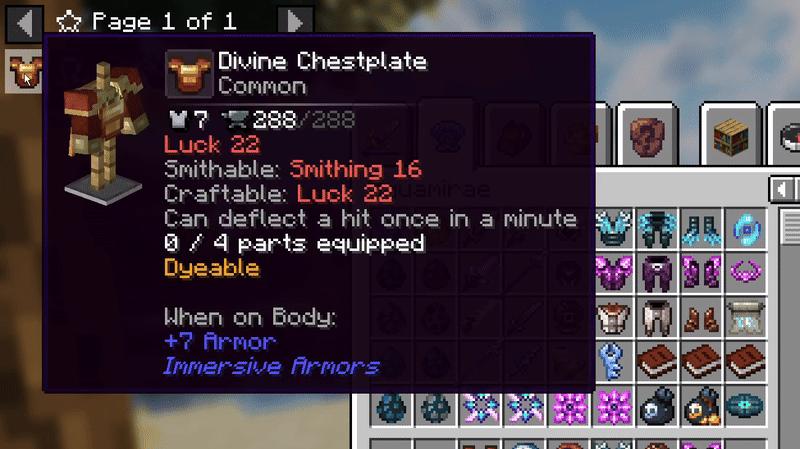Image resolution: width=800 pixels, height=449 pixels.
Task: Grab the blue glowing ring item
Action: (743, 226)
